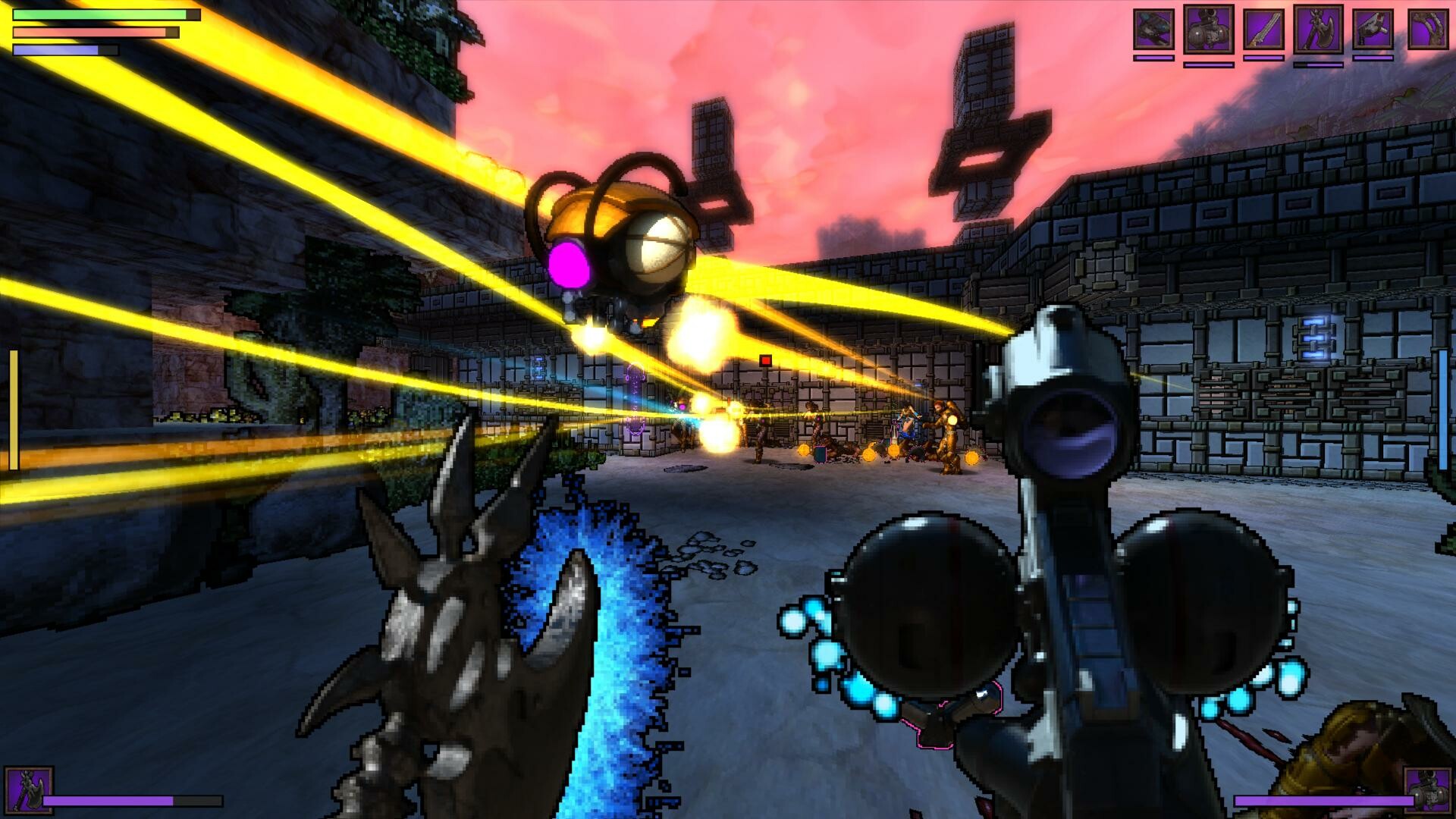Click the axe ability icon at bottom left
Screen dimensions: 1456x819
(x=29, y=791)
